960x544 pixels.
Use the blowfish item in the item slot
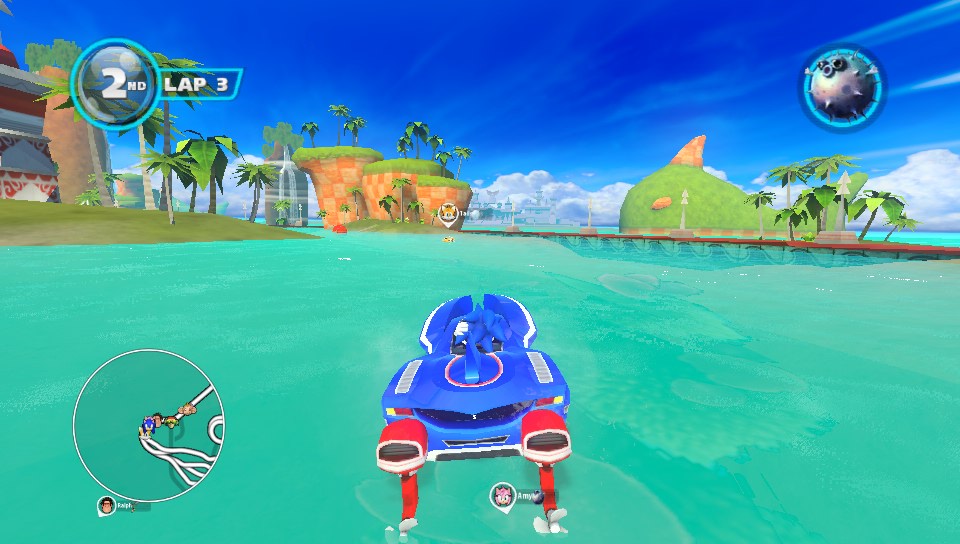coord(842,87)
